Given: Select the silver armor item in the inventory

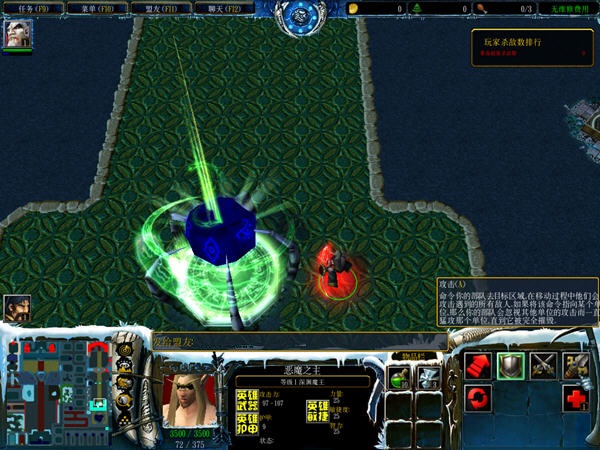Looking at the screenshot, I should pyautogui.click(x=429, y=378).
